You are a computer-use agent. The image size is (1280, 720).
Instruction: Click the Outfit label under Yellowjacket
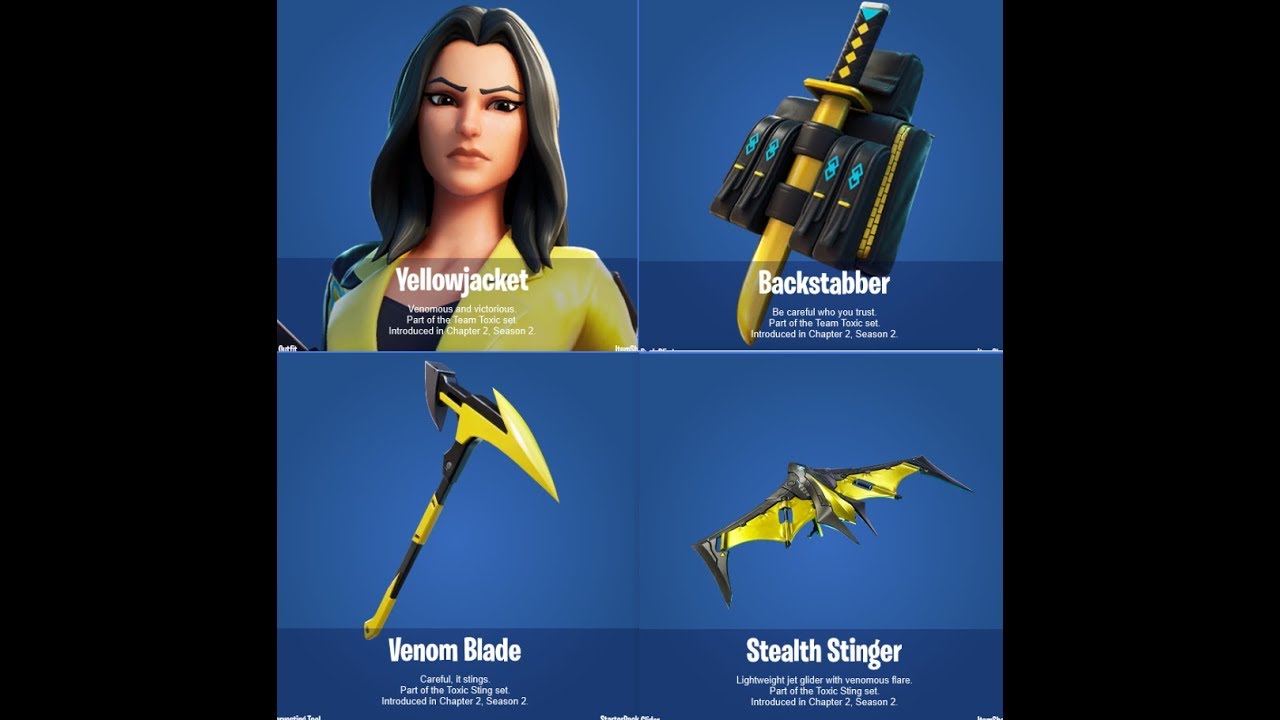tap(288, 349)
